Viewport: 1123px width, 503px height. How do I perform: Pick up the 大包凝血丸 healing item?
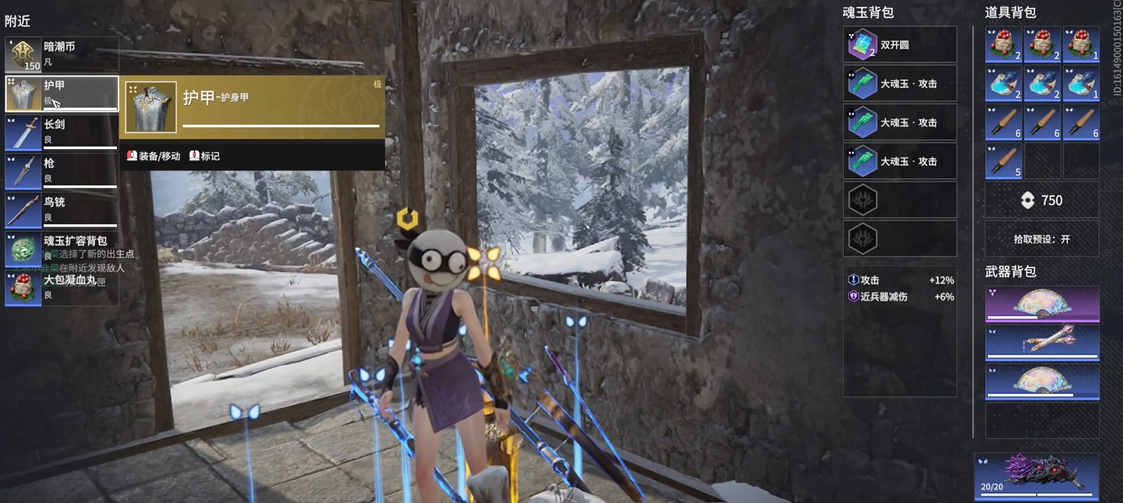pos(61,287)
